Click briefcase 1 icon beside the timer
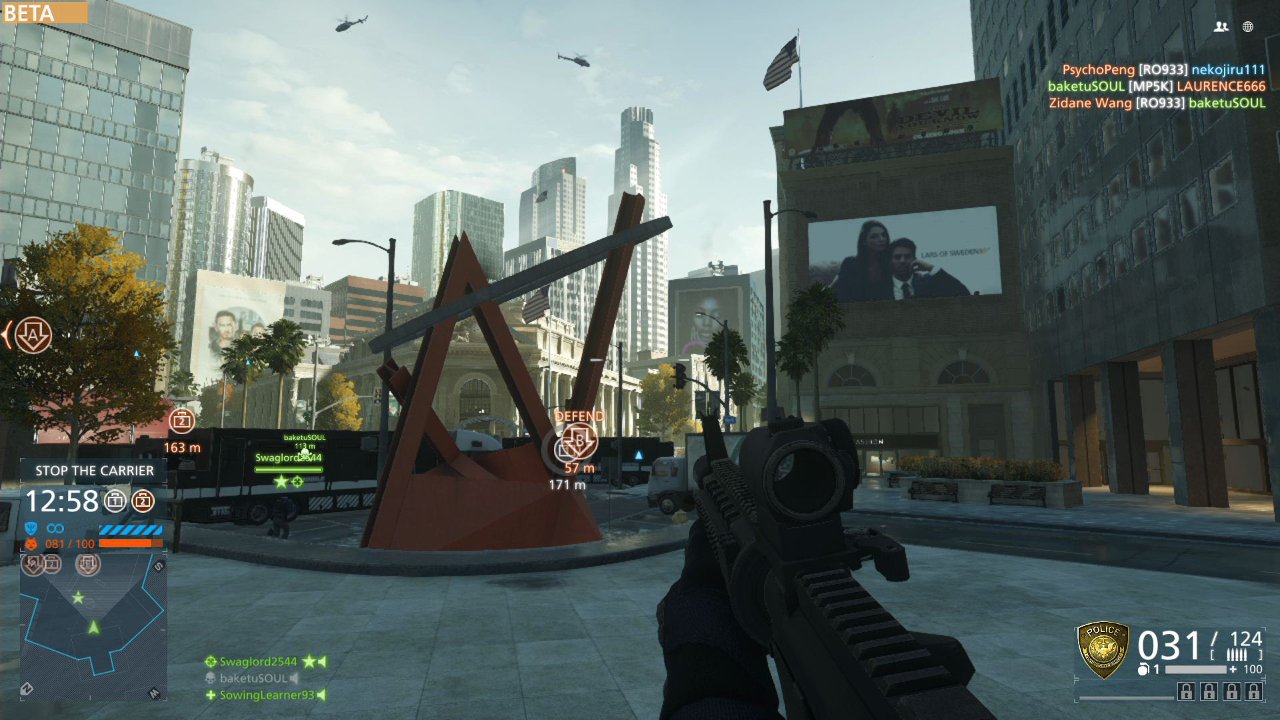Image resolution: width=1280 pixels, height=720 pixels. coord(116,501)
